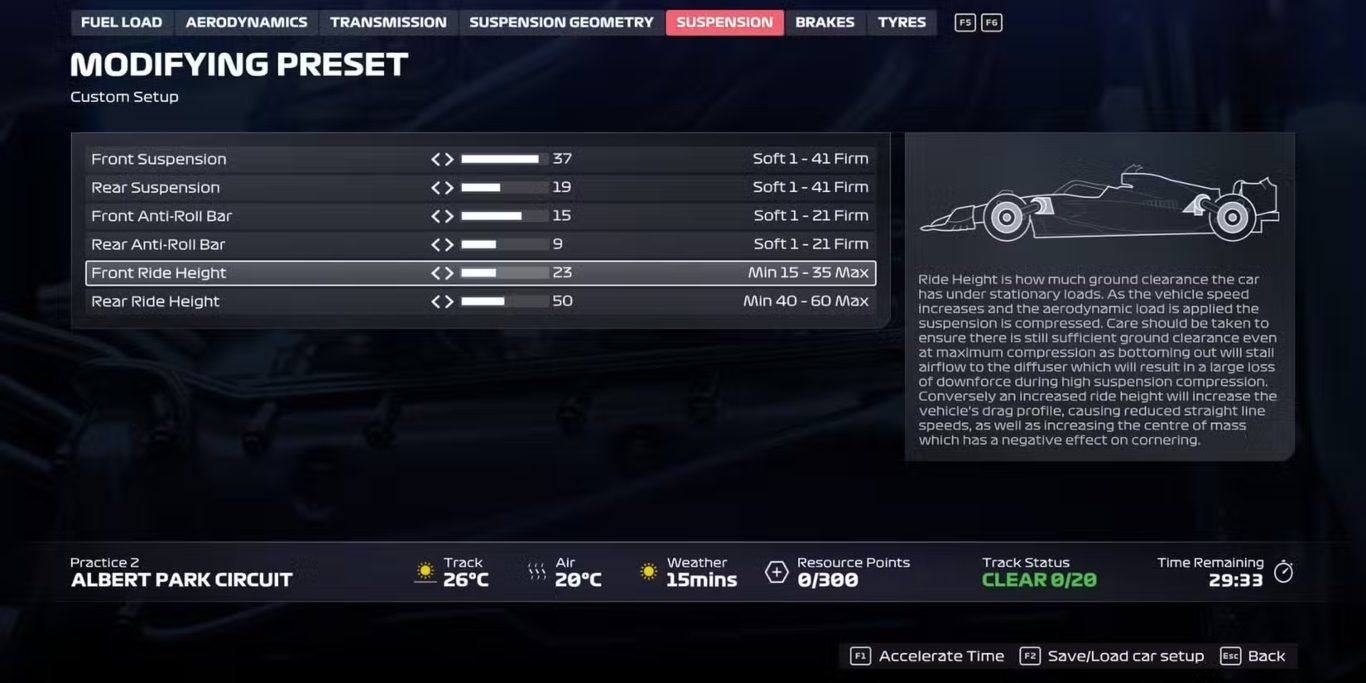The width and height of the screenshot is (1366, 683).
Task: Set the Front Ride Height slider bar
Action: click(504, 273)
